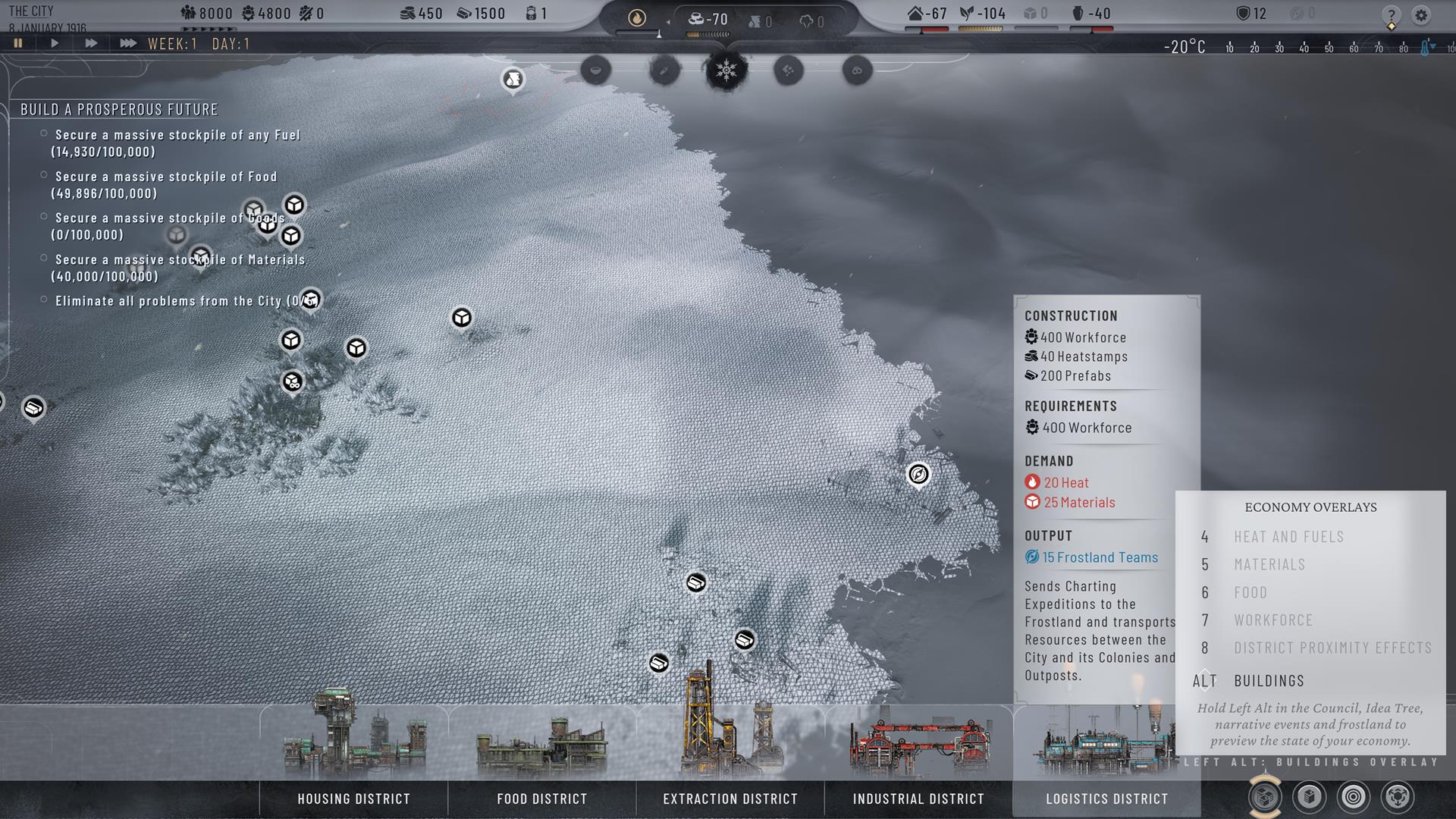Click the oil deposit marker on map
This screenshot has height=819, width=1456.
pos(513,79)
